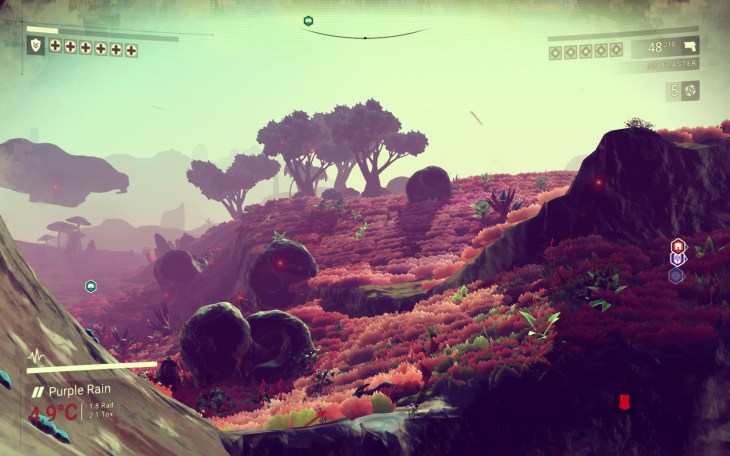The image size is (730, 456).
Task: Select the dark blue hexagon waypoint marker
Action: tap(677, 275)
